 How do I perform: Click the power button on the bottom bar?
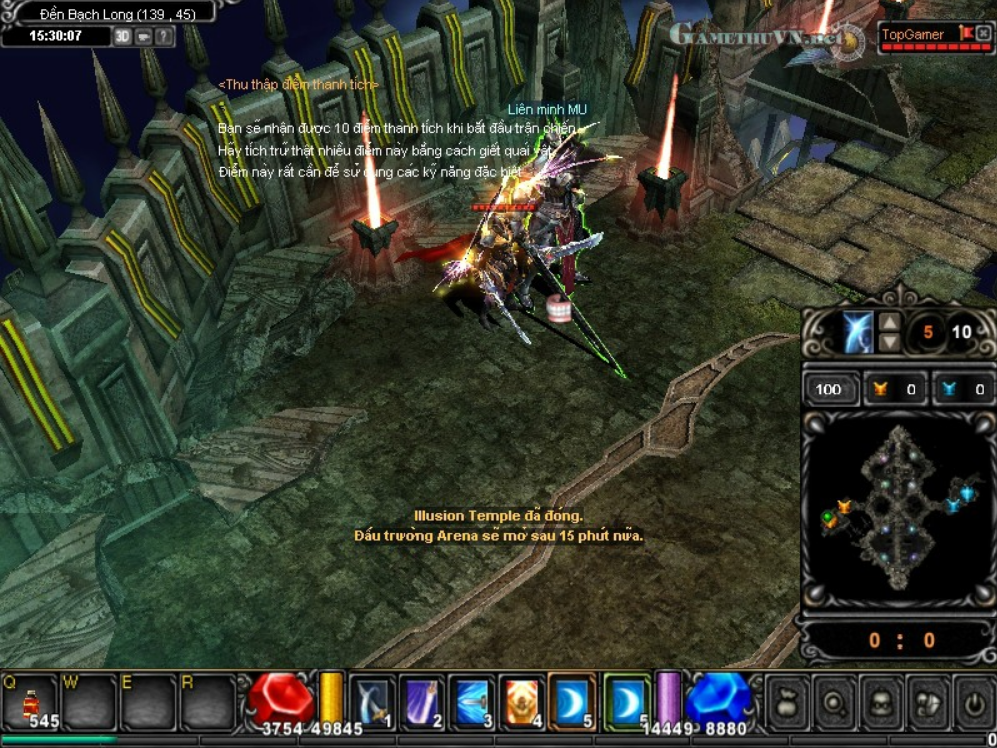coord(974,704)
